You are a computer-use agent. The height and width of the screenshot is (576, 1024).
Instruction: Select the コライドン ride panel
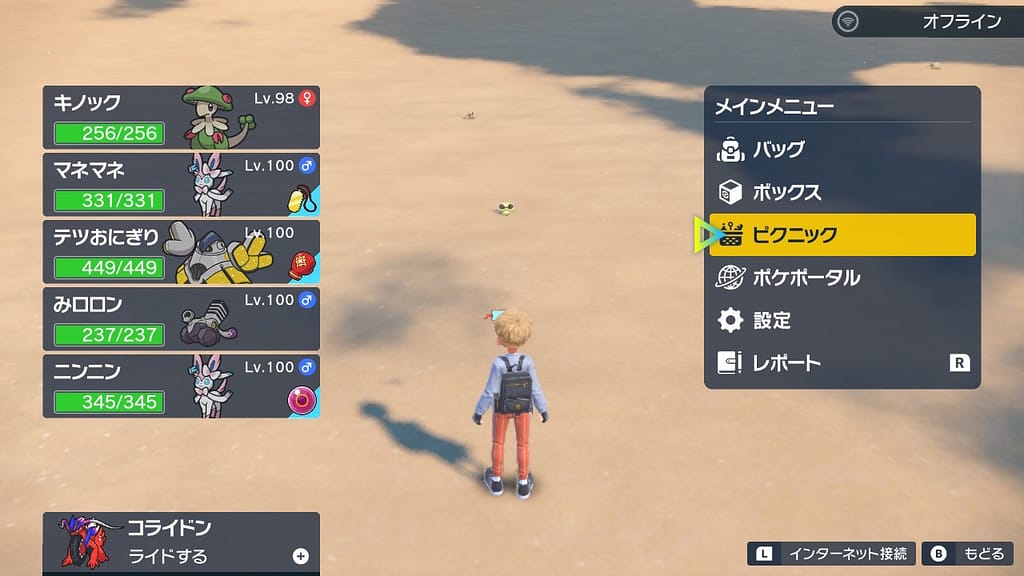pyautogui.click(x=181, y=543)
